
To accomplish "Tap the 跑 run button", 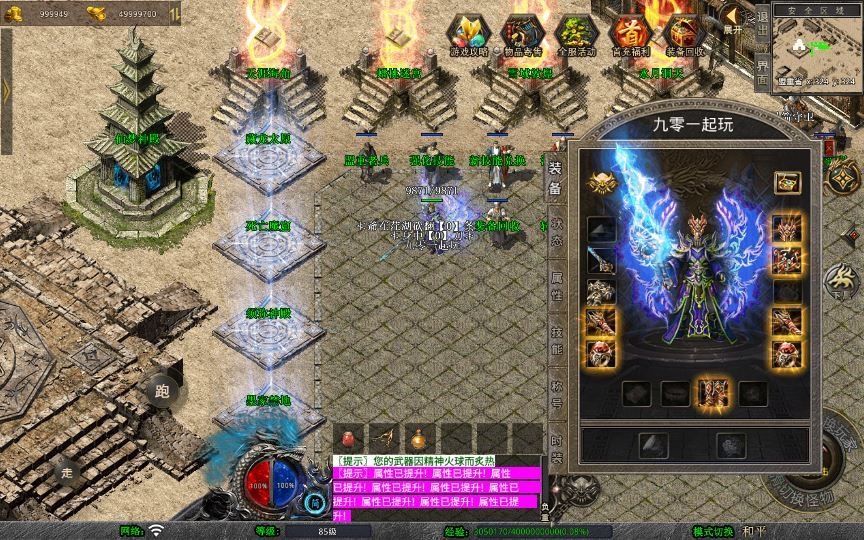I will pyautogui.click(x=162, y=391).
